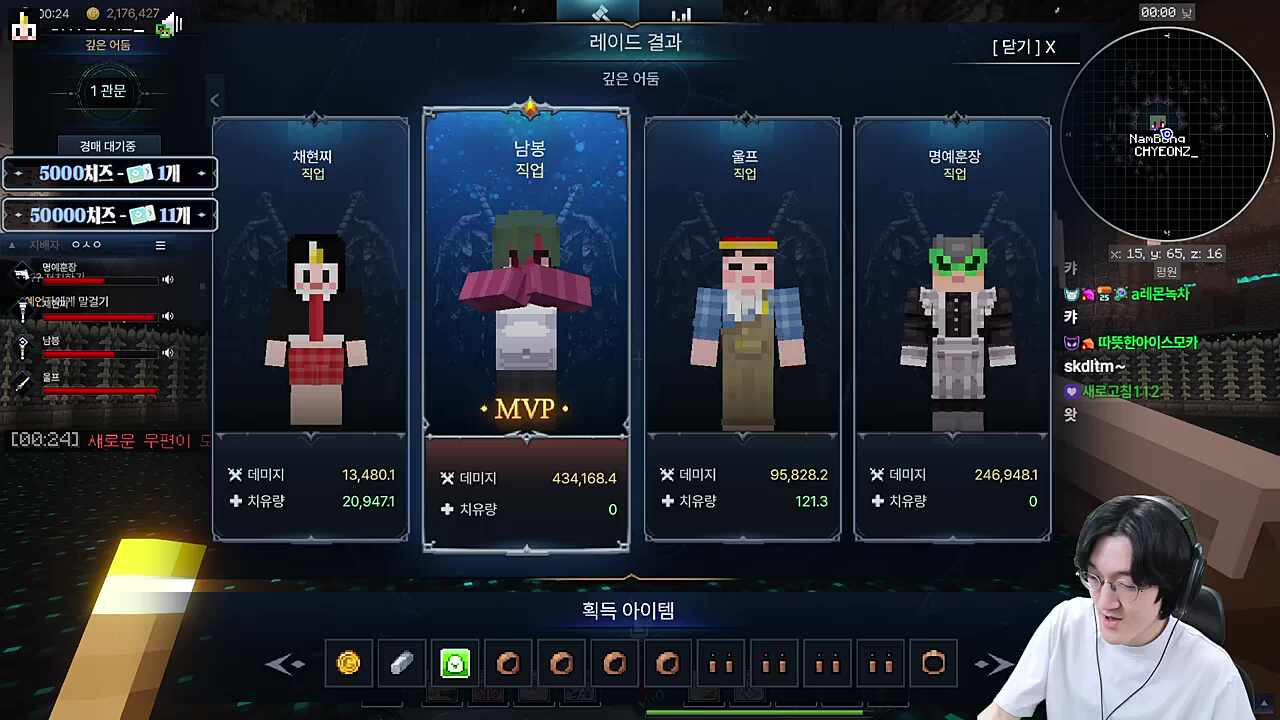This screenshot has height=720, width=1280.
Task: Click the left arrow in the item bar
Action: click(286, 663)
